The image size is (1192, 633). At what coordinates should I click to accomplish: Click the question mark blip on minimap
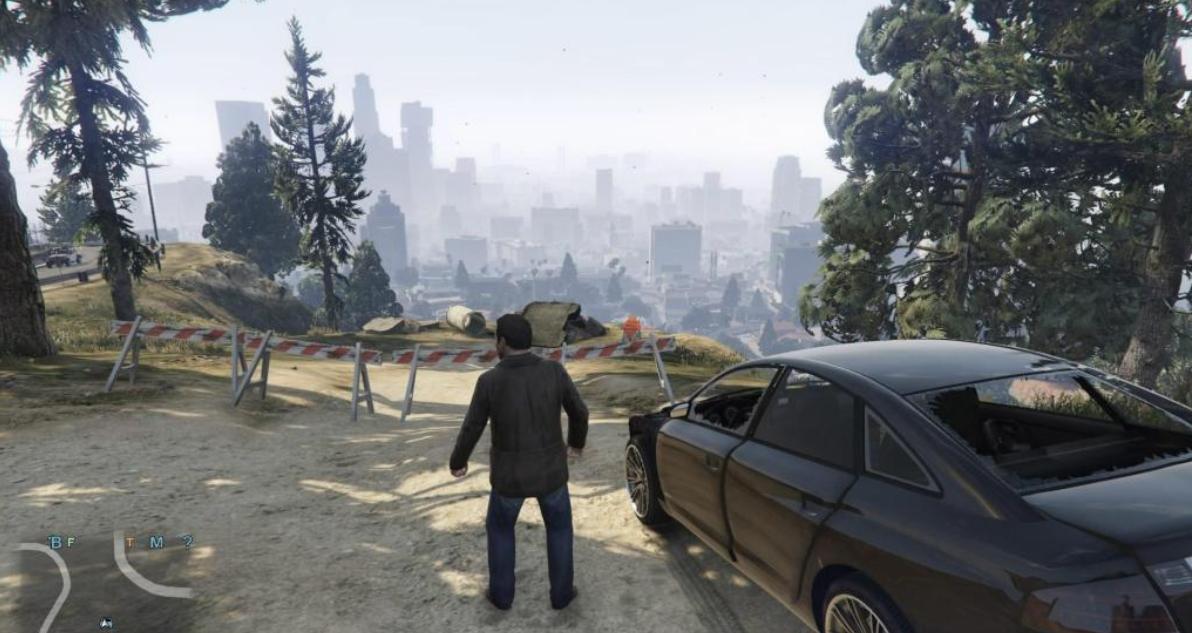tap(186, 542)
